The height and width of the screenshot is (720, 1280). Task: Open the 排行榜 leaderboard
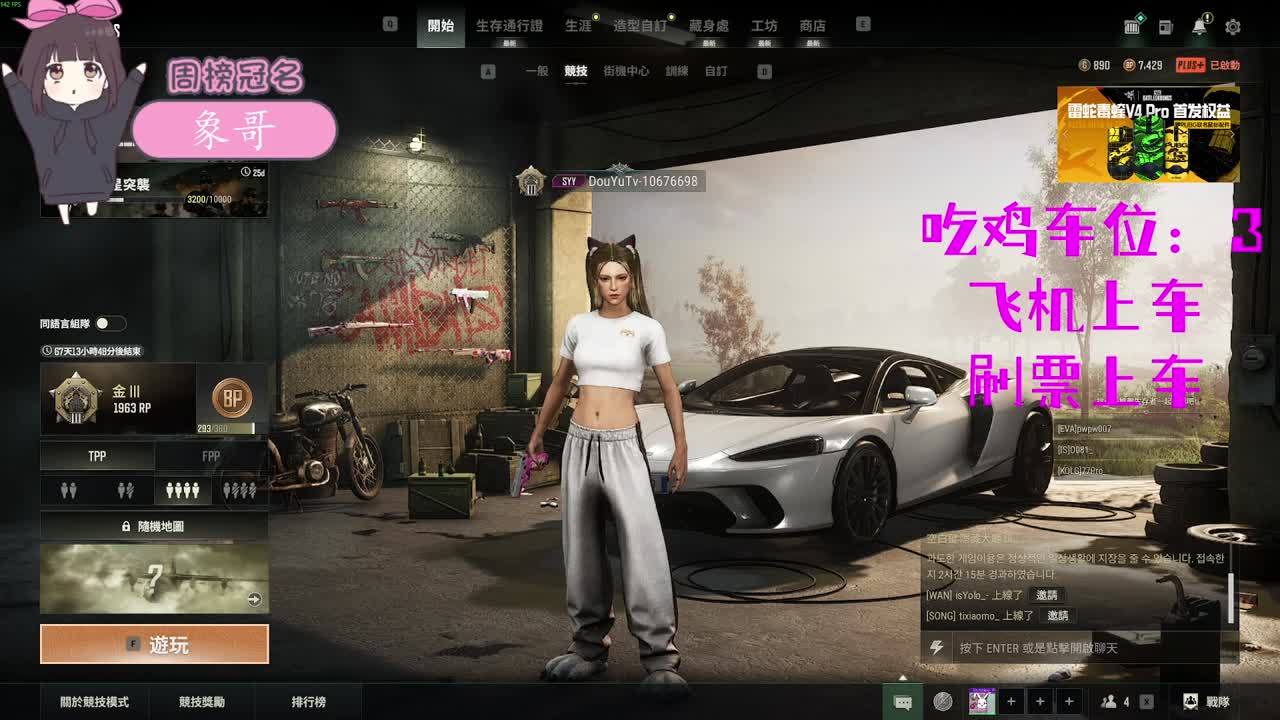click(x=308, y=702)
